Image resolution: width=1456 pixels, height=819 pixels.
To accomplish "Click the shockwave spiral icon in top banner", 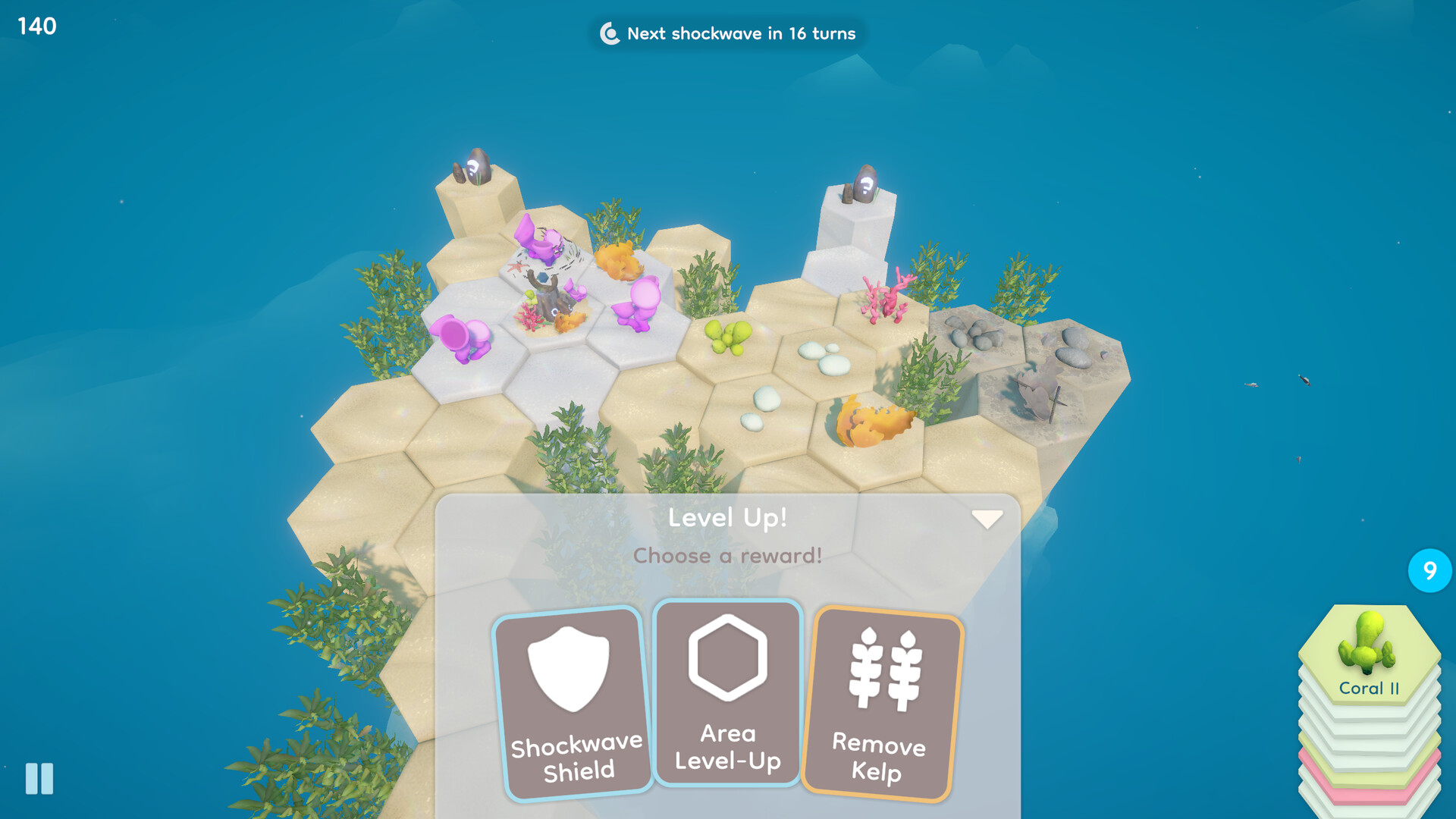I will pyautogui.click(x=609, y=33).
